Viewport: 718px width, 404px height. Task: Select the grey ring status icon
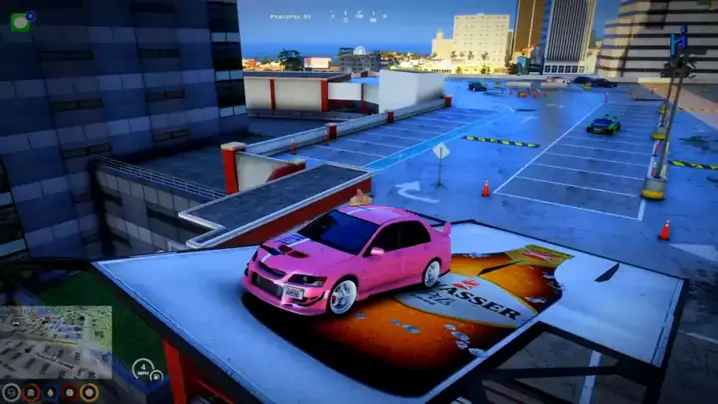coord(11,392)
